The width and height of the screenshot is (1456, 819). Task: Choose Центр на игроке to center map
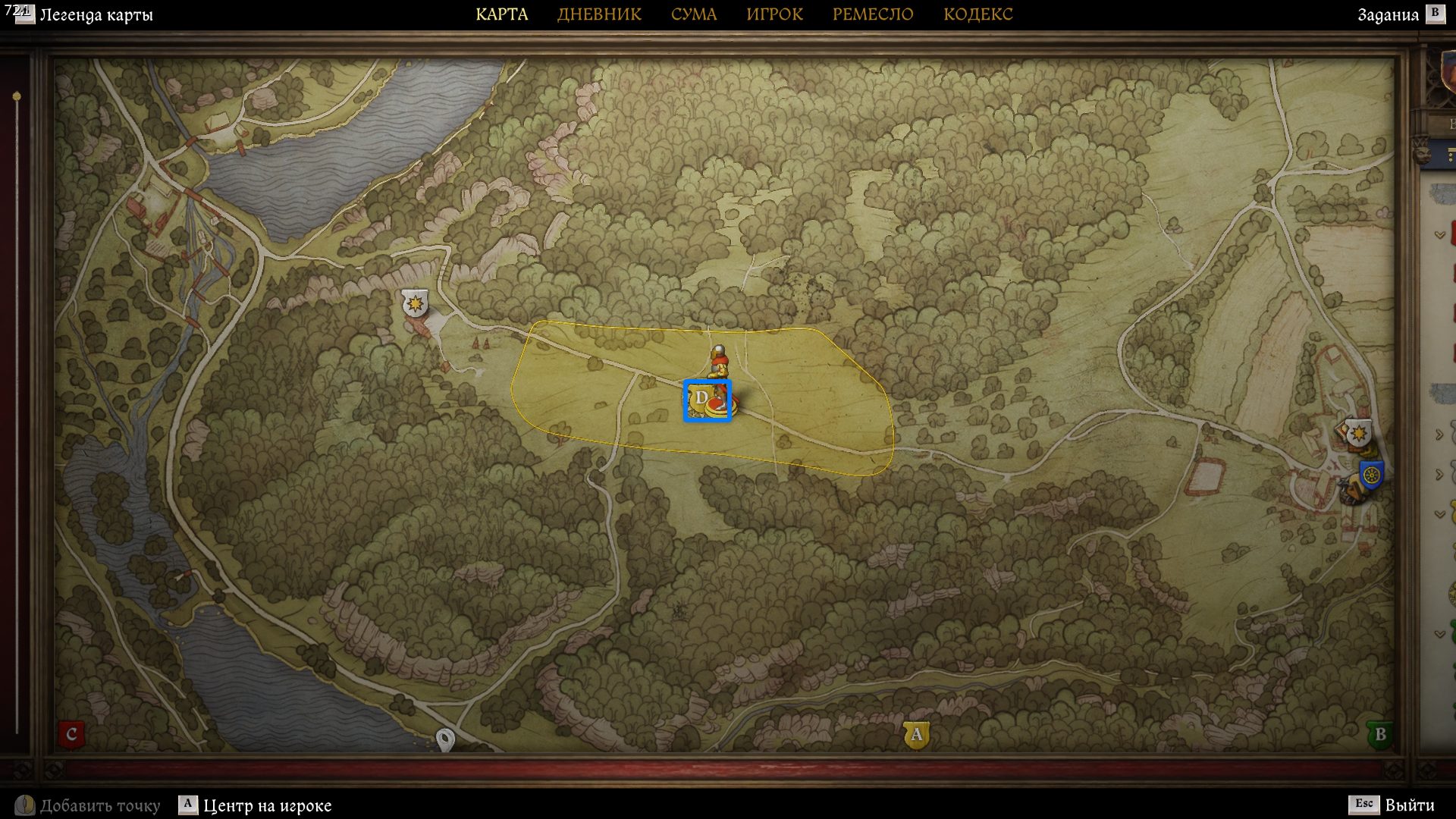(x=267, y=805)
